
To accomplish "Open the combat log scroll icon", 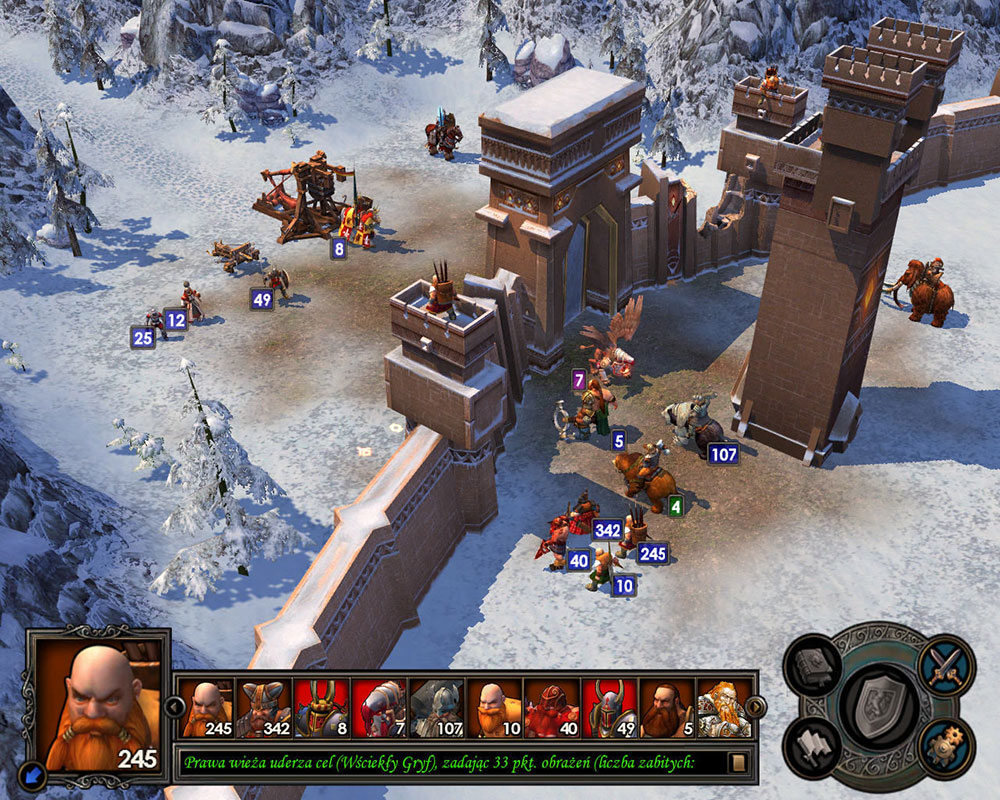I will click(739, 762).
